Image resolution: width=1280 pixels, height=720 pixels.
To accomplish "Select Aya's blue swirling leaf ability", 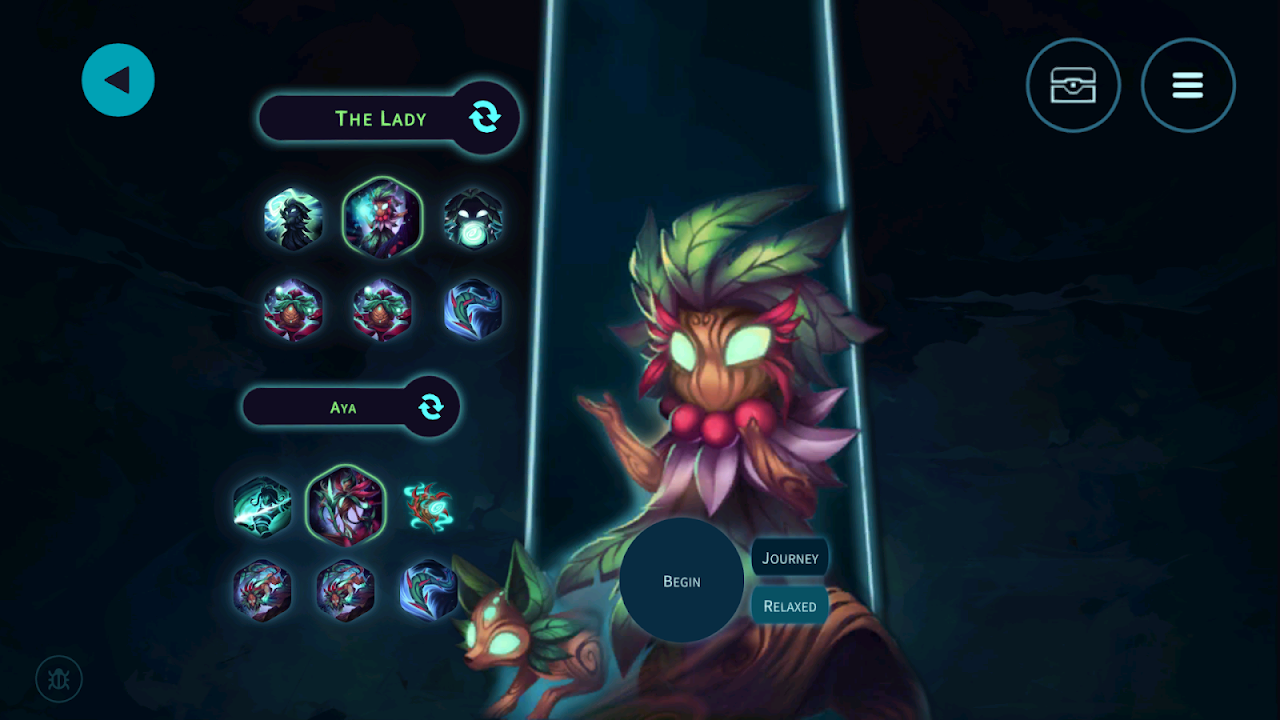I will 429,590.
